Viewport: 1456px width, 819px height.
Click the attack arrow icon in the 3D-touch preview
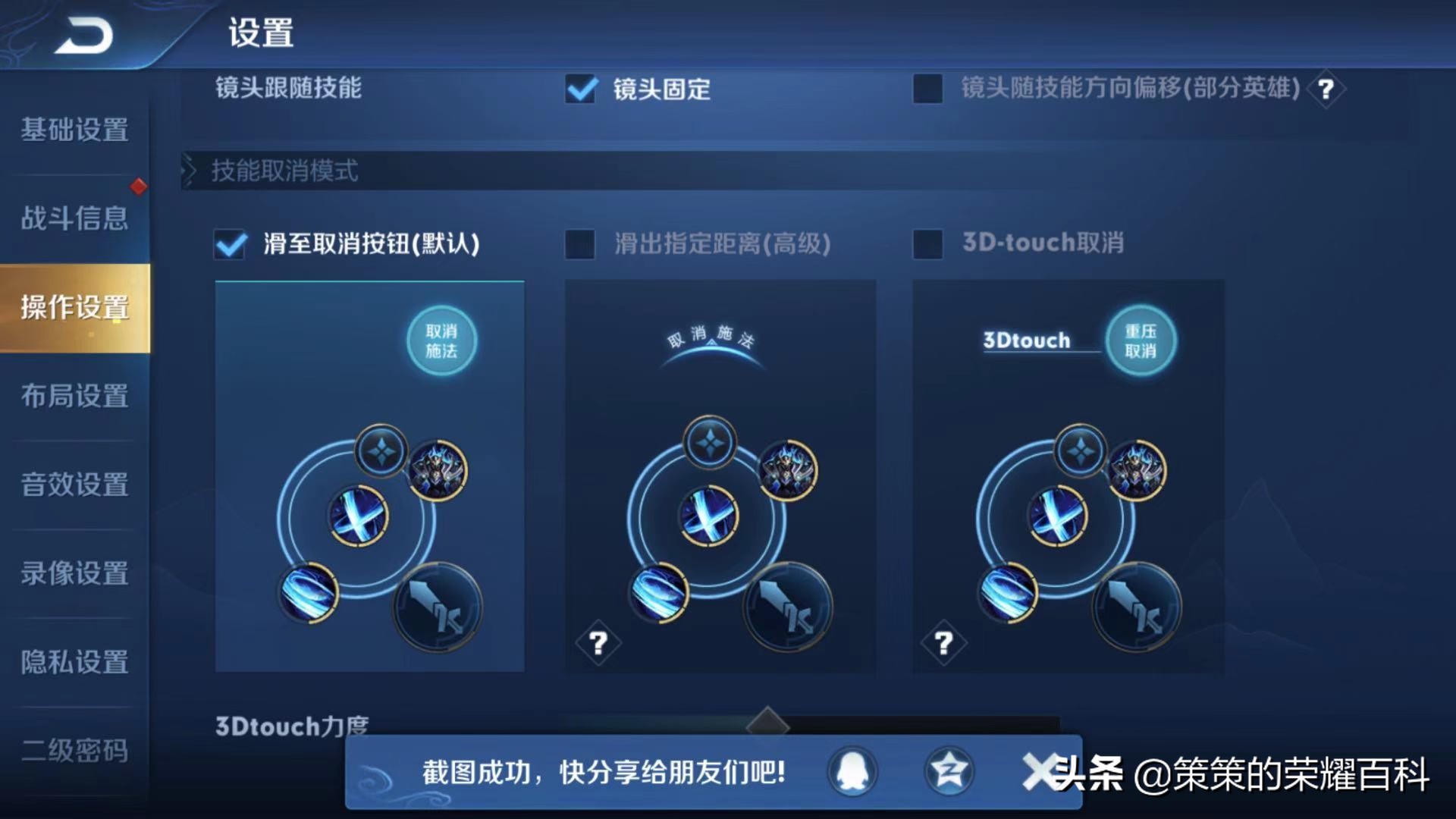click(x=1137, y=607)
